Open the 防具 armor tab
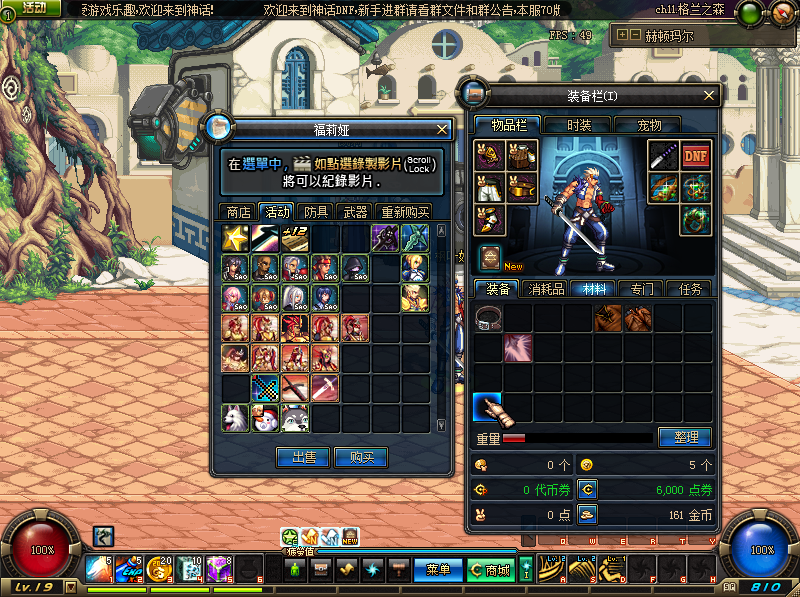Viewport: 800px width, 597px height. pyautogui.click(x=316, y=212)
